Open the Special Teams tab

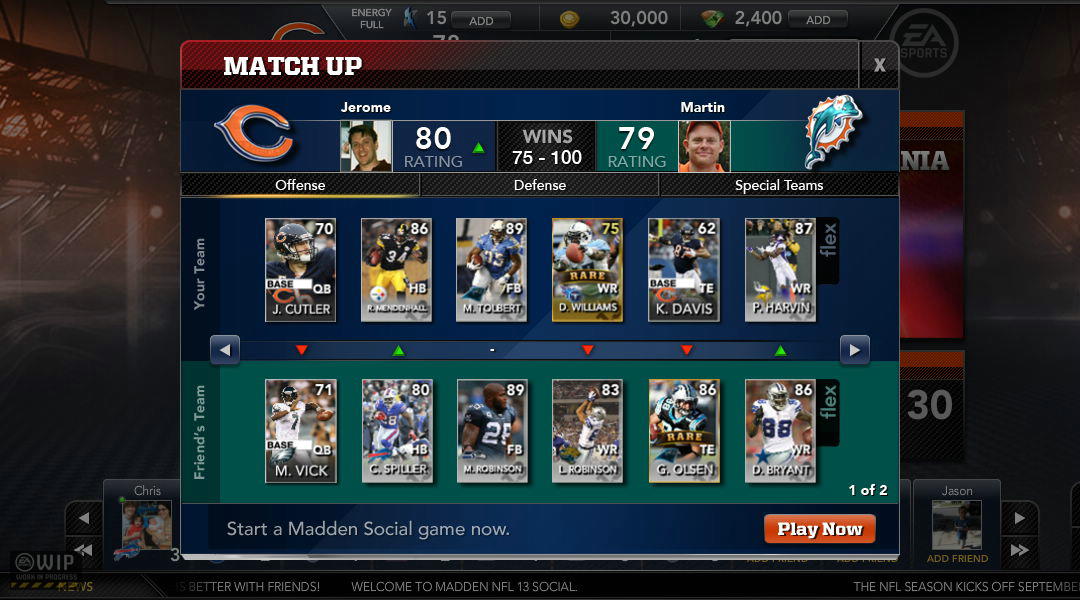click(x=778, y=185)
